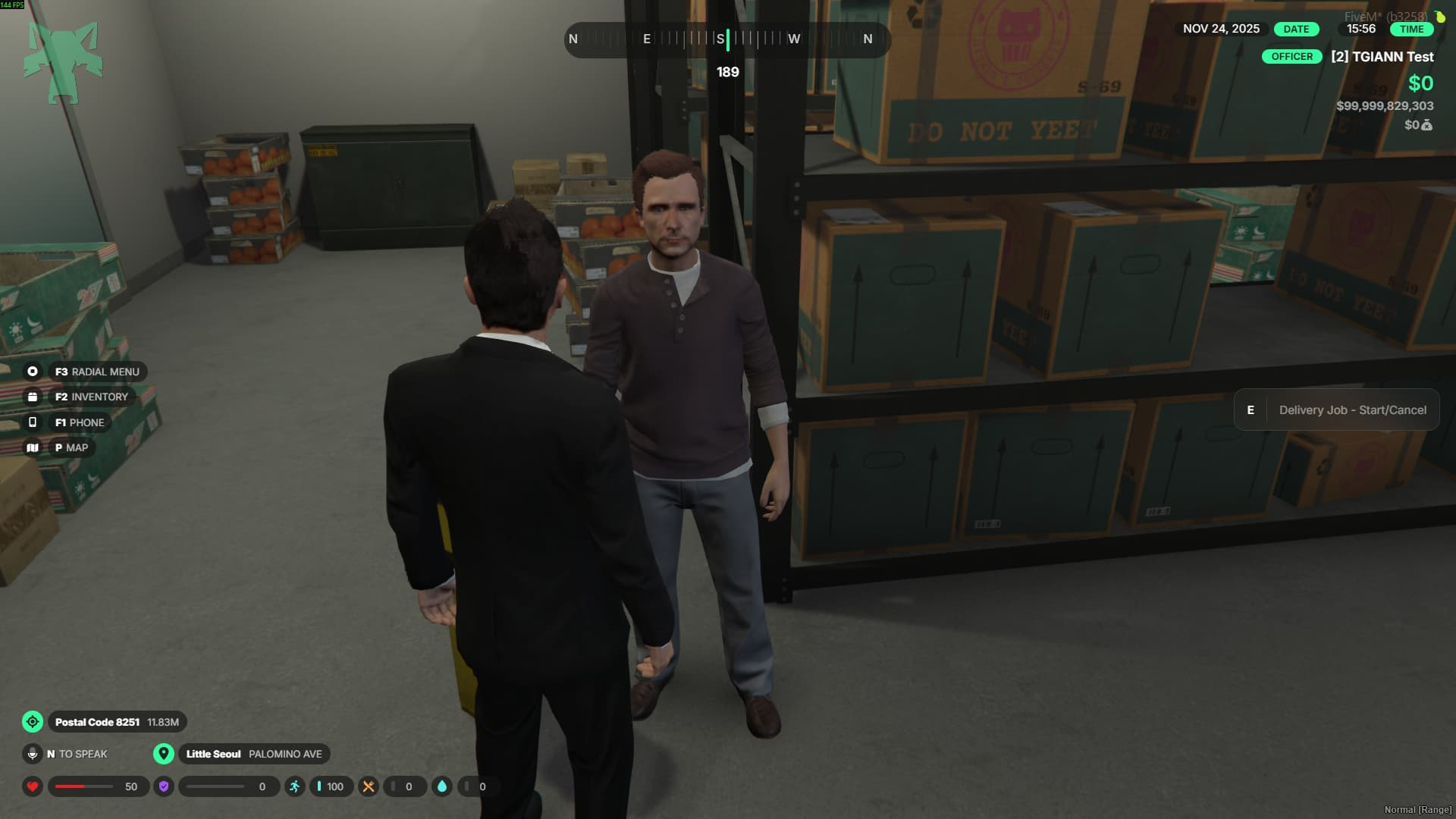
Task: Click the orange fork-and-knife hunger icon
Action: [369, 786]
